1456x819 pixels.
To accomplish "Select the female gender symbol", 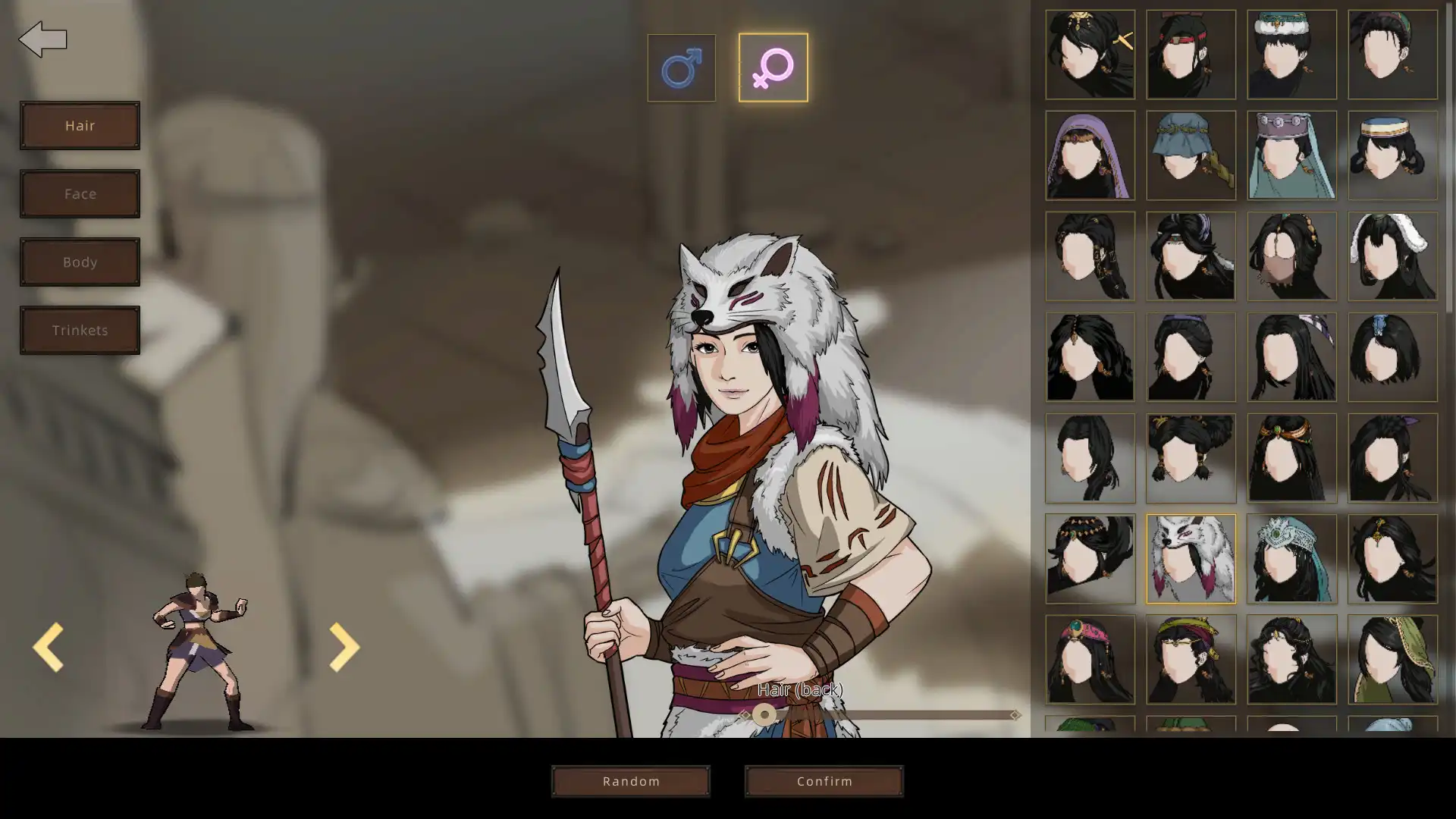I will pyautogui.click(x=772, y=67).
